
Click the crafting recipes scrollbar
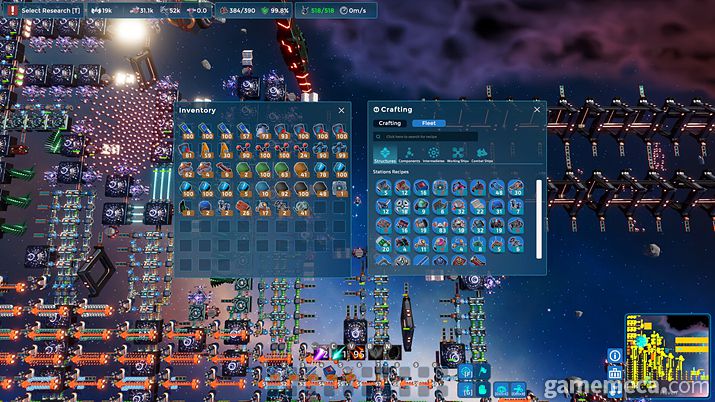539,204
